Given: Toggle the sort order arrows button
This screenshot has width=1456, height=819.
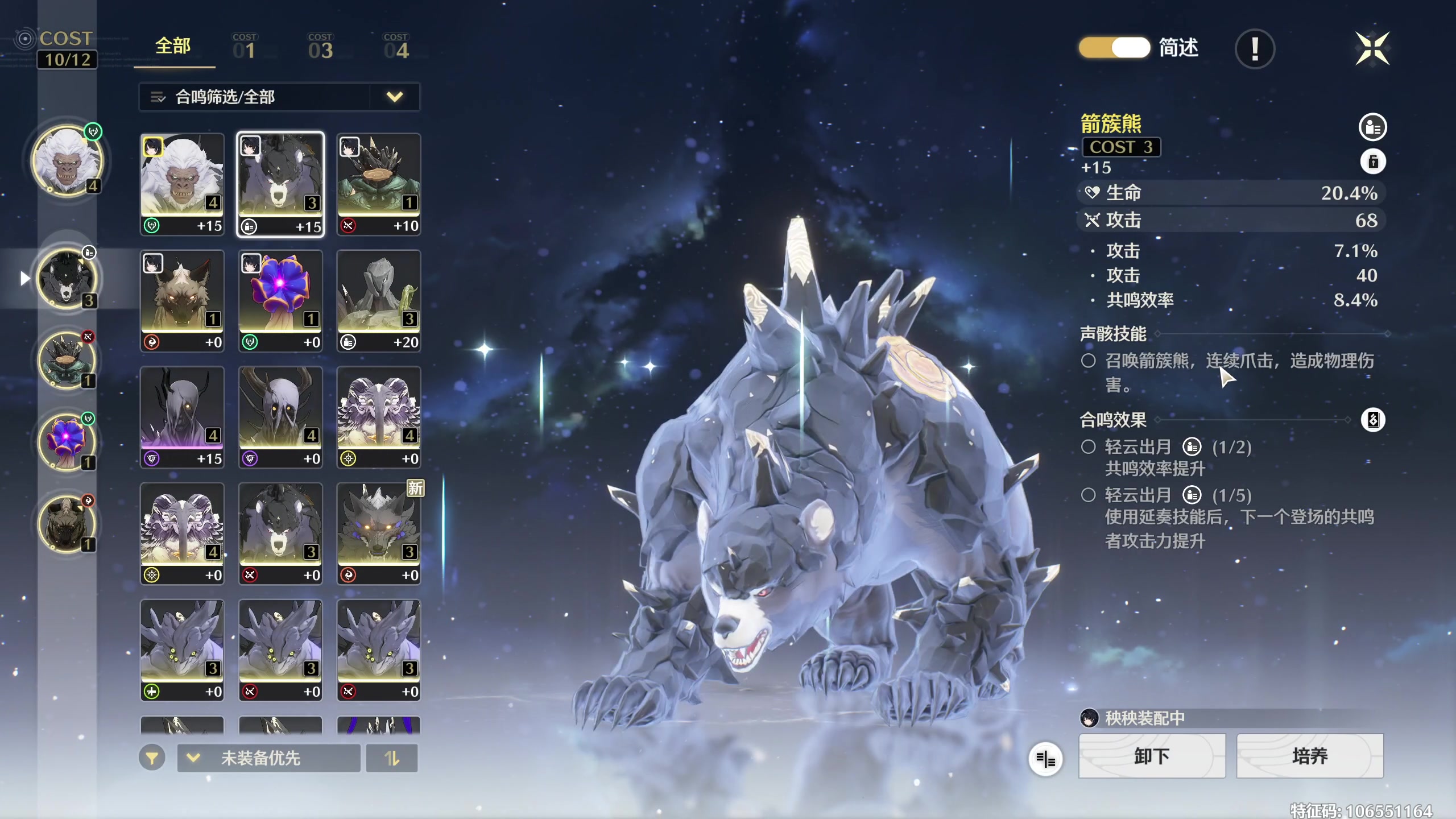Looking at the screenshot, I should click(x=392, y=758).
